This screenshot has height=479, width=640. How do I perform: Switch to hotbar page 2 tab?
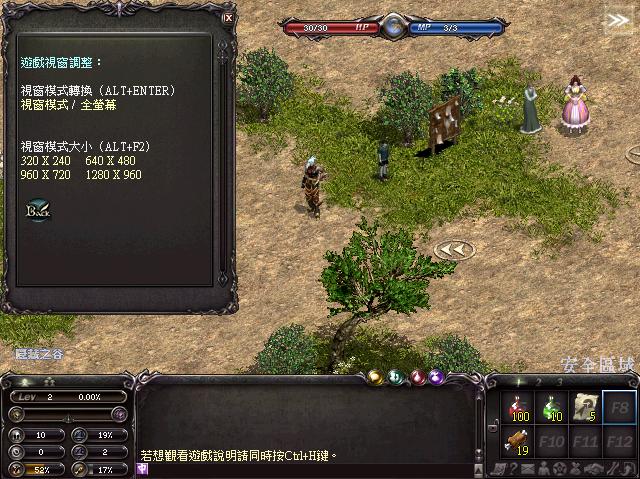[537, 382]
